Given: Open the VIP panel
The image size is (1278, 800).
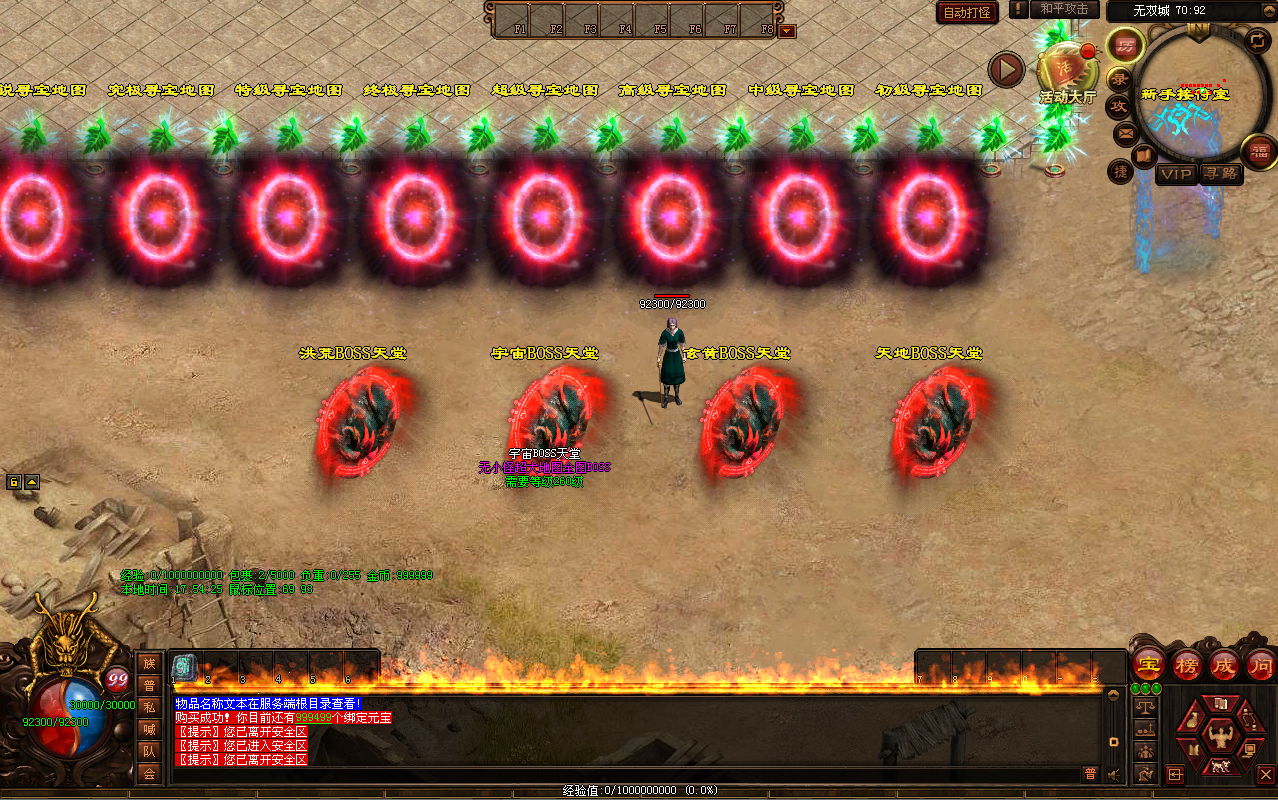Looking at the screenshot, I should pos(1176,173).
